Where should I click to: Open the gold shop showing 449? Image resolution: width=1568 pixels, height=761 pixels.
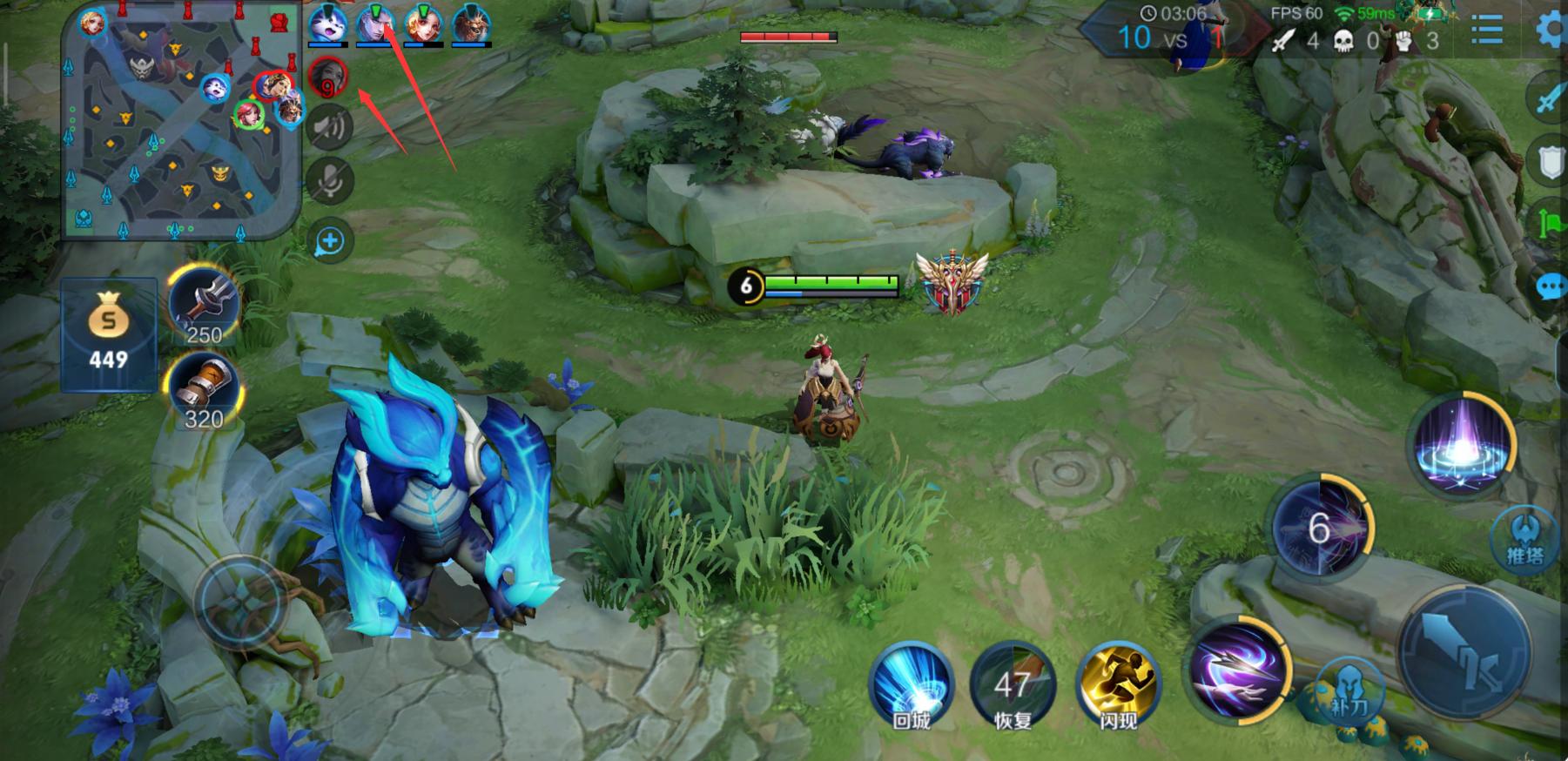(108, 335)
